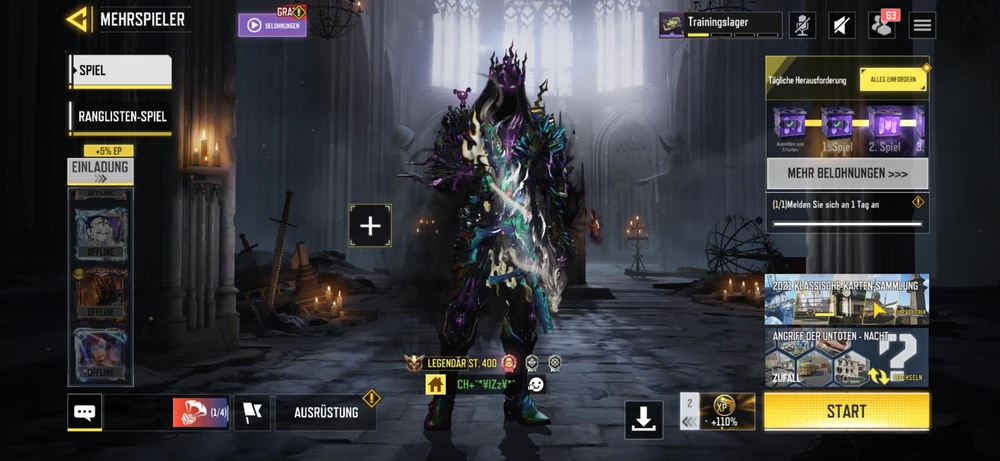Image resolution: width=1000 pixels, height=461 pixels.
Task: Add a teammate with the plus slot
Action: pos(370,226)
